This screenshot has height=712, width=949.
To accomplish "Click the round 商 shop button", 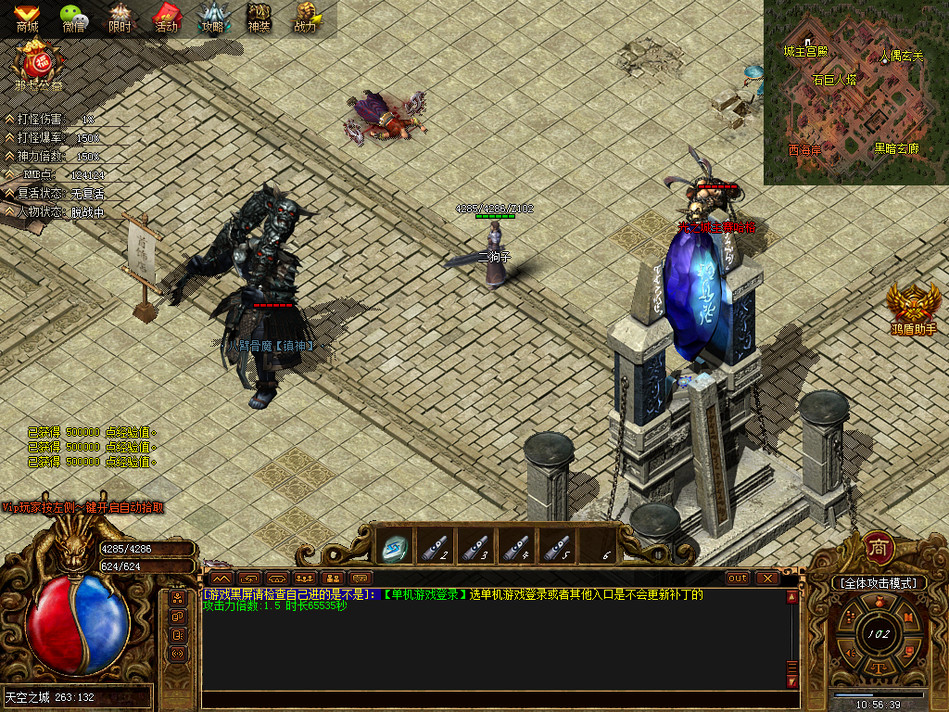I will 878,548.
